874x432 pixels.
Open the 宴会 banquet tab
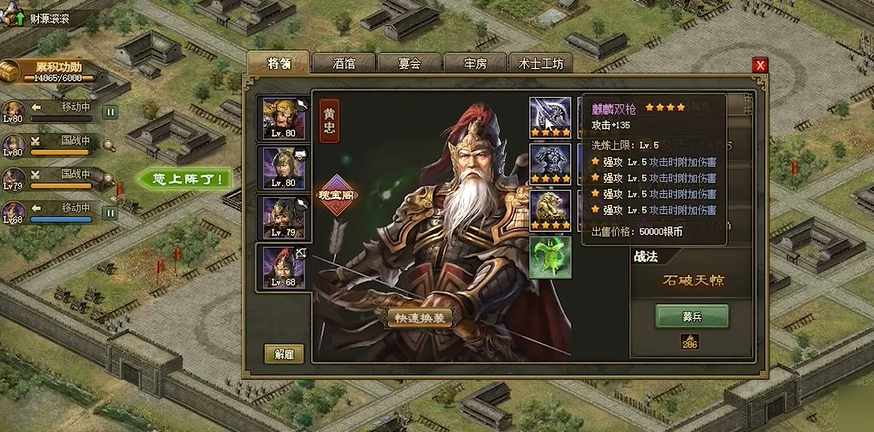[409, 62]
